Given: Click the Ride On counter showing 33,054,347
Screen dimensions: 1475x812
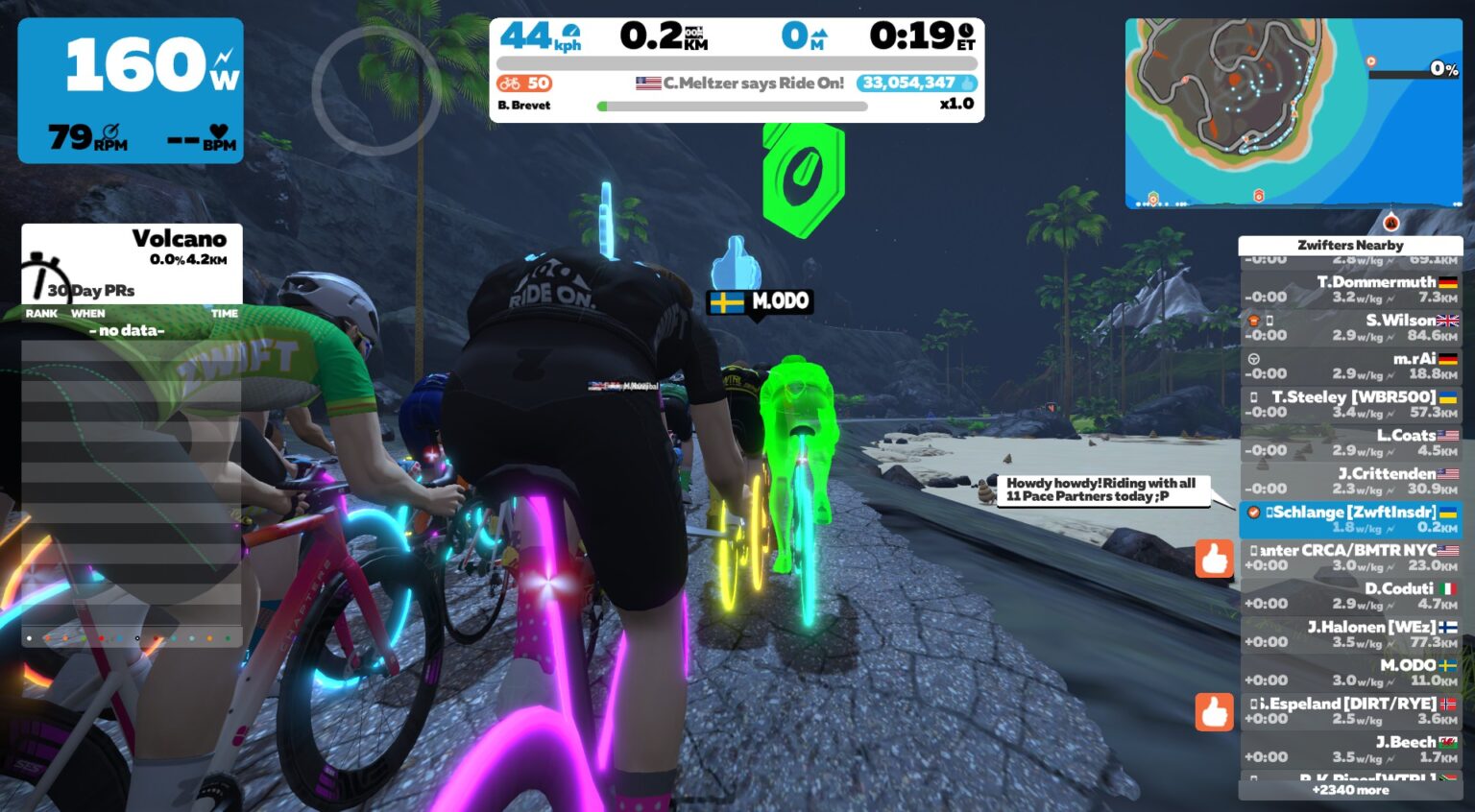Looking at the screenshot, I should pyautogui.click(x=914, y=84).
